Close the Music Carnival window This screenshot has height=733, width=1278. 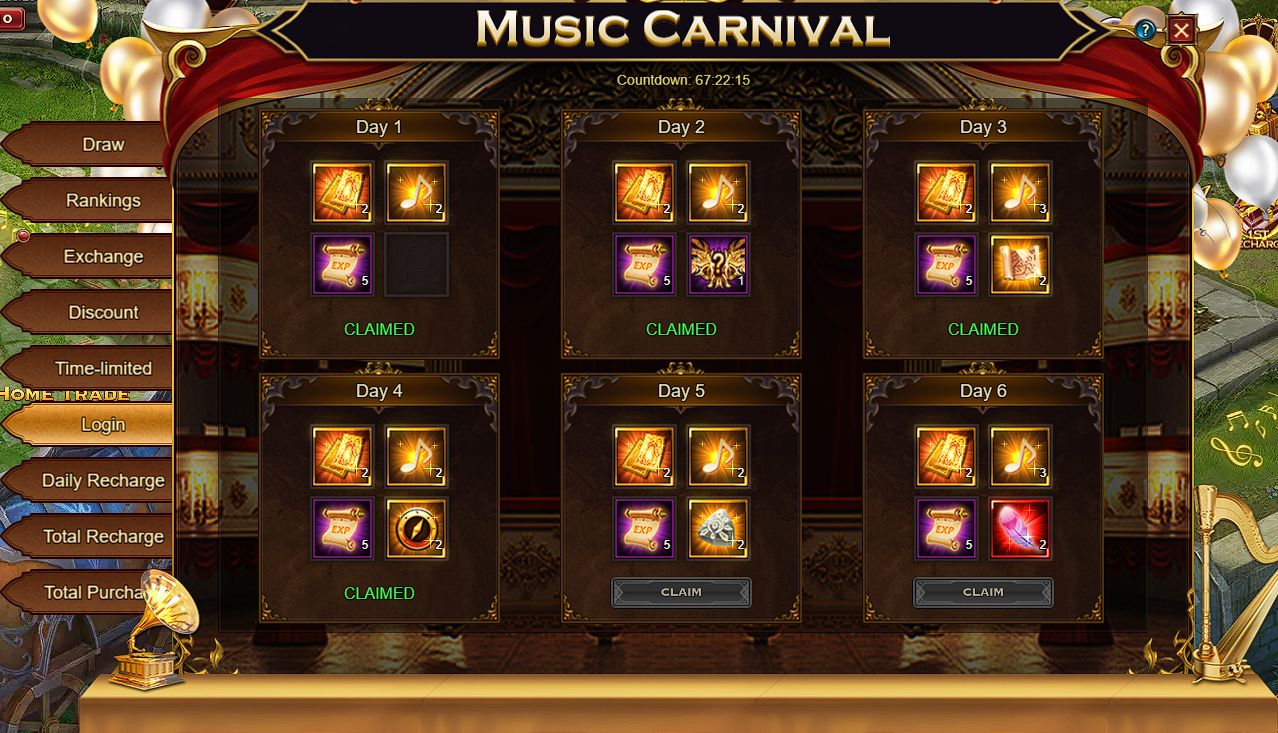click(x=1181, y=31)
